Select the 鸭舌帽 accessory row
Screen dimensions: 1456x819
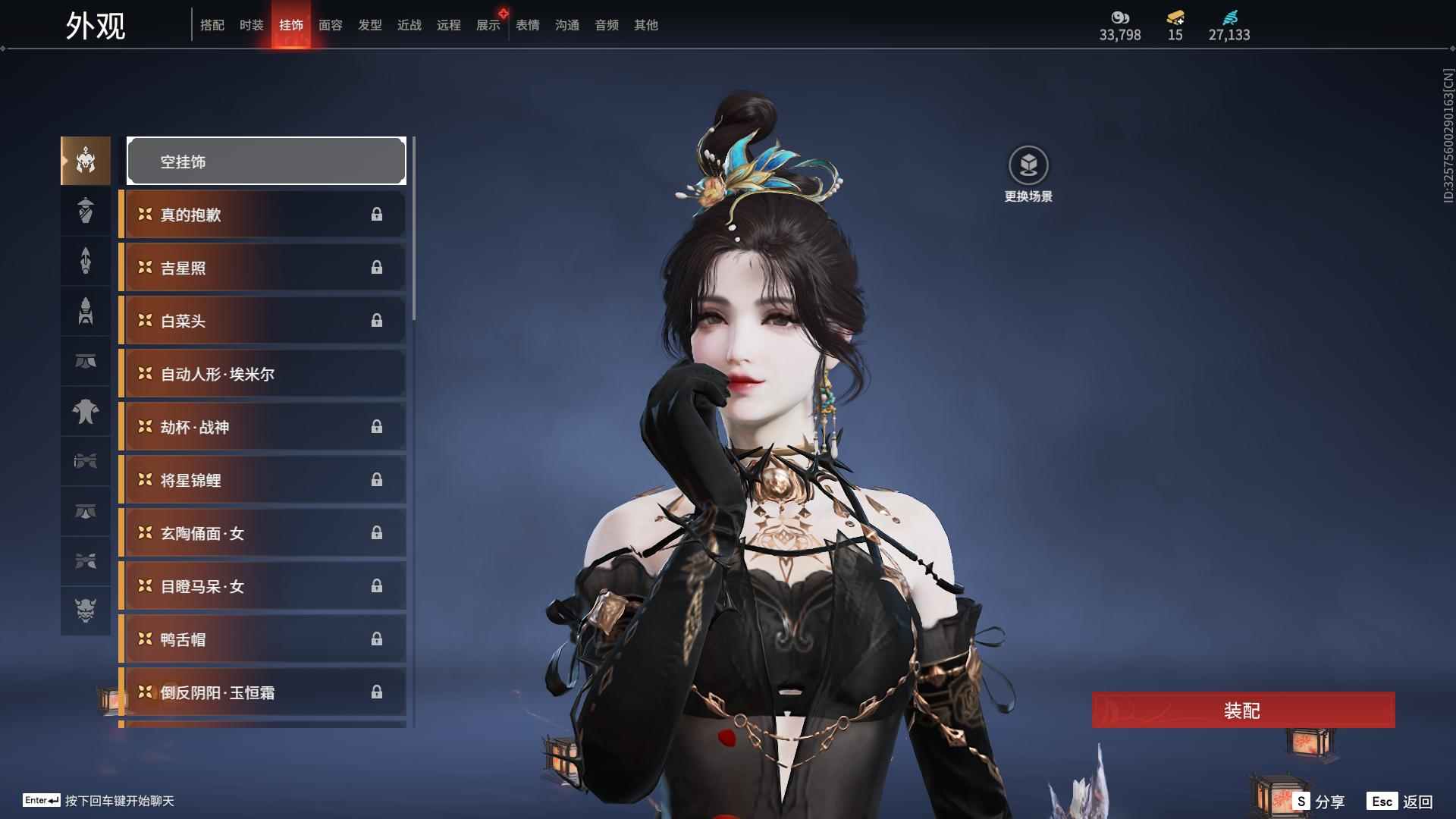263,639
